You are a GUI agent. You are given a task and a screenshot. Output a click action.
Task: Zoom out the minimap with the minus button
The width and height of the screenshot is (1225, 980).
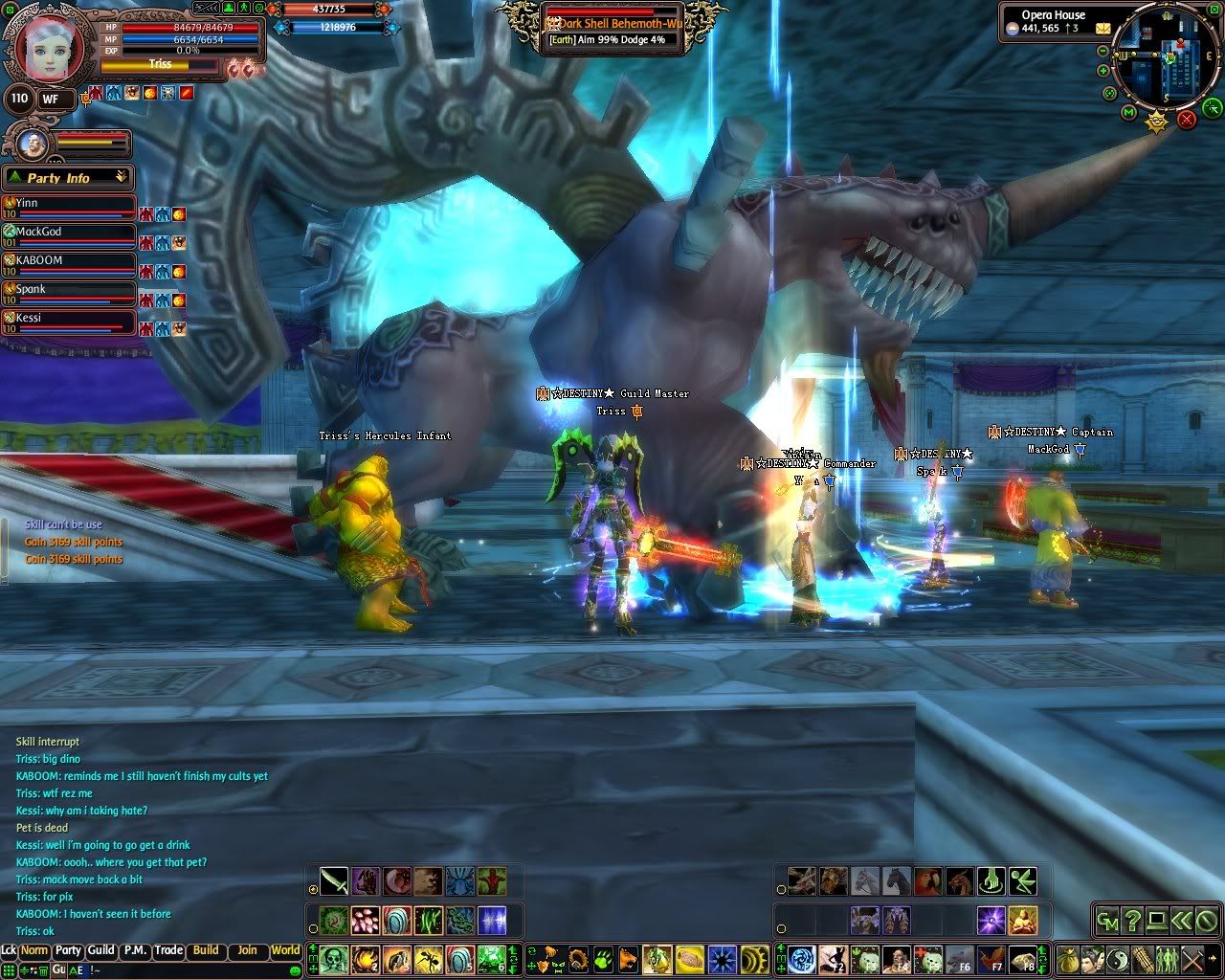tap(1103, 51)
